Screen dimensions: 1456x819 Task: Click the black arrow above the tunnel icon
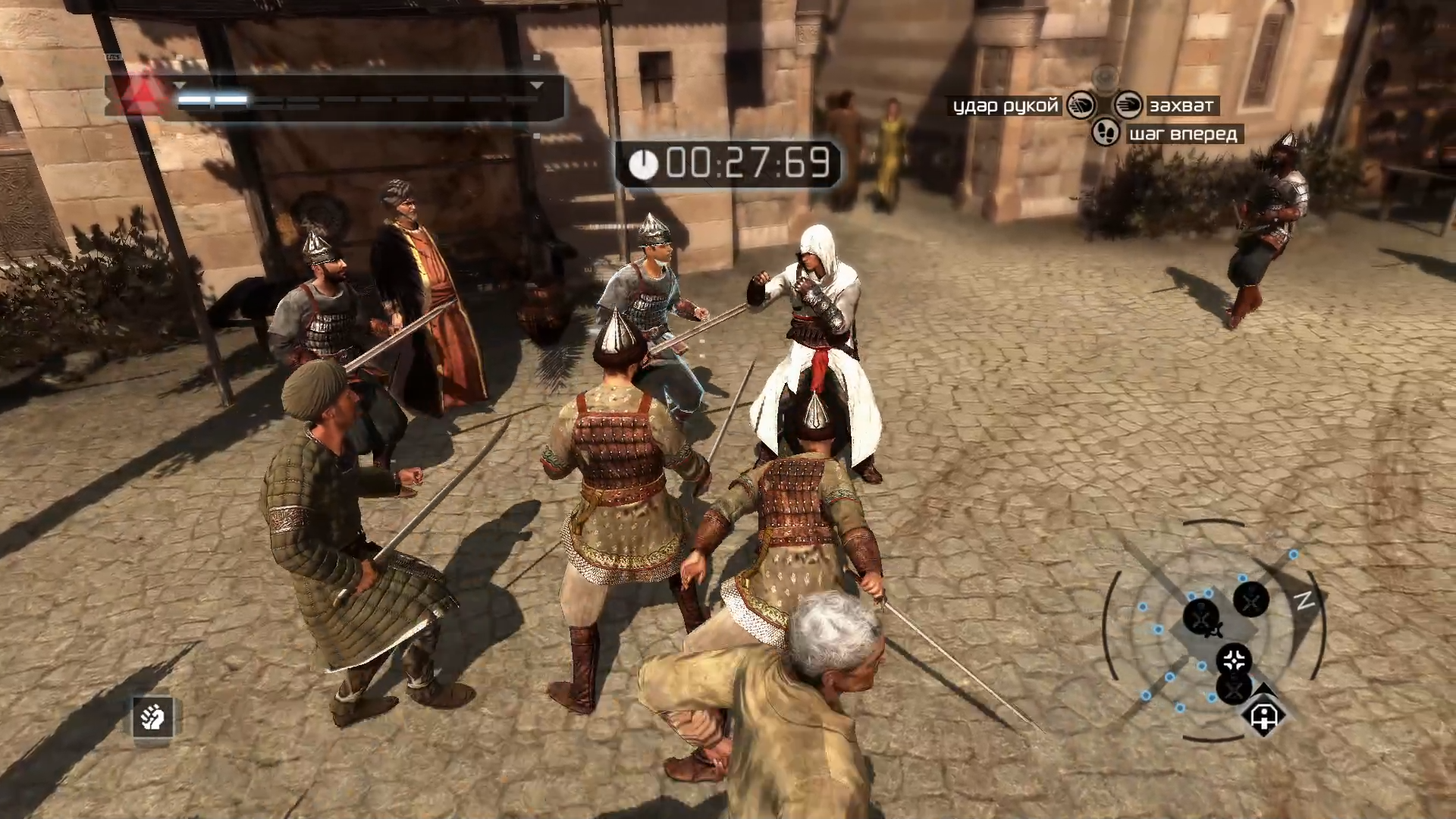pos(1263,689)
